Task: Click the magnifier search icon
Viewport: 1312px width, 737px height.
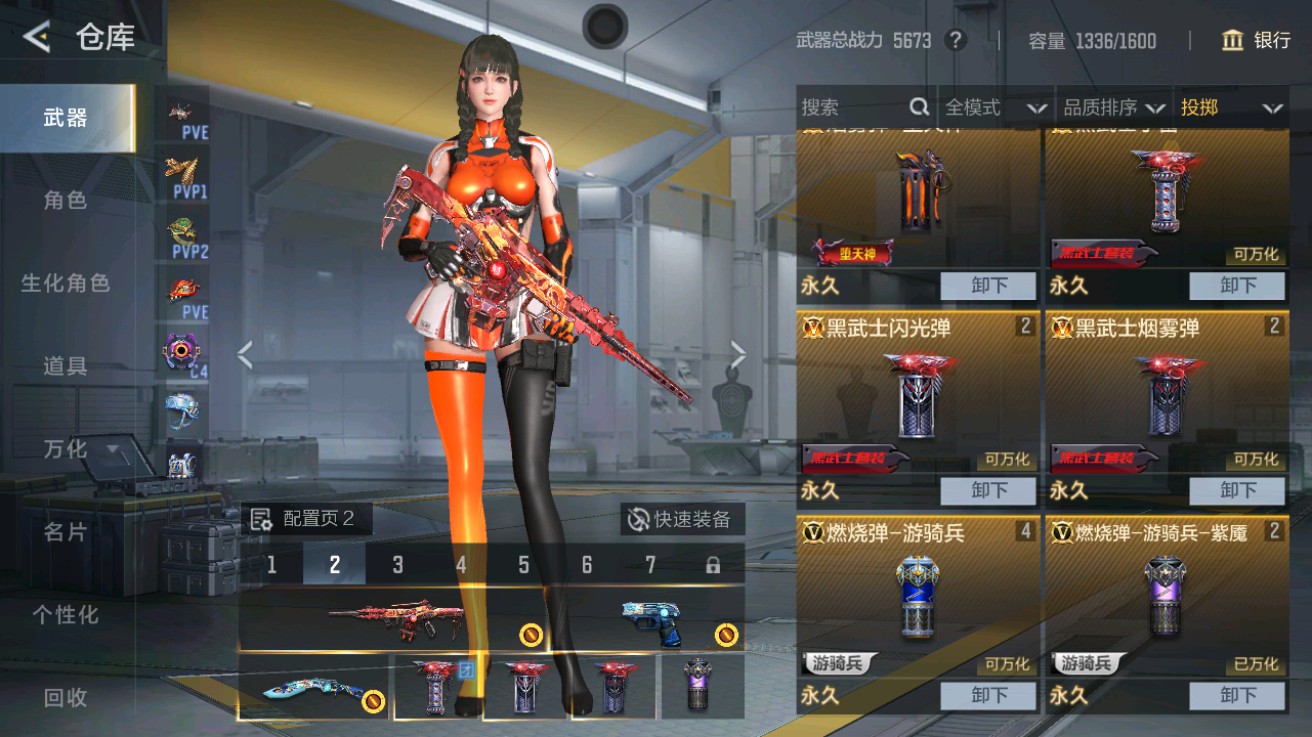Action: (x=919, y=107)
